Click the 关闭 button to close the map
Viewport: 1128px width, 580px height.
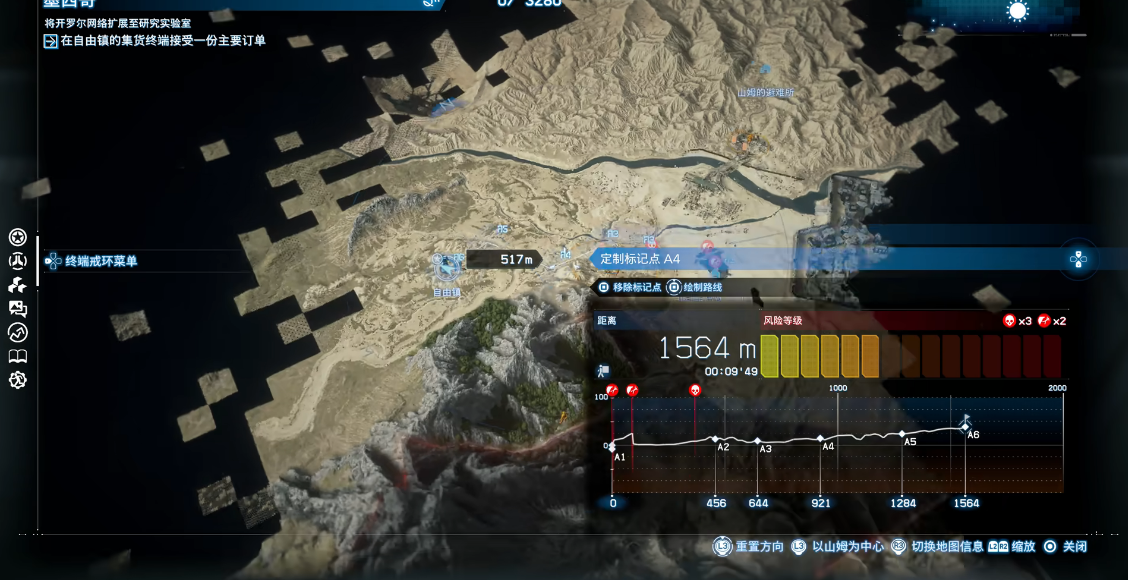pos(1065,547)
